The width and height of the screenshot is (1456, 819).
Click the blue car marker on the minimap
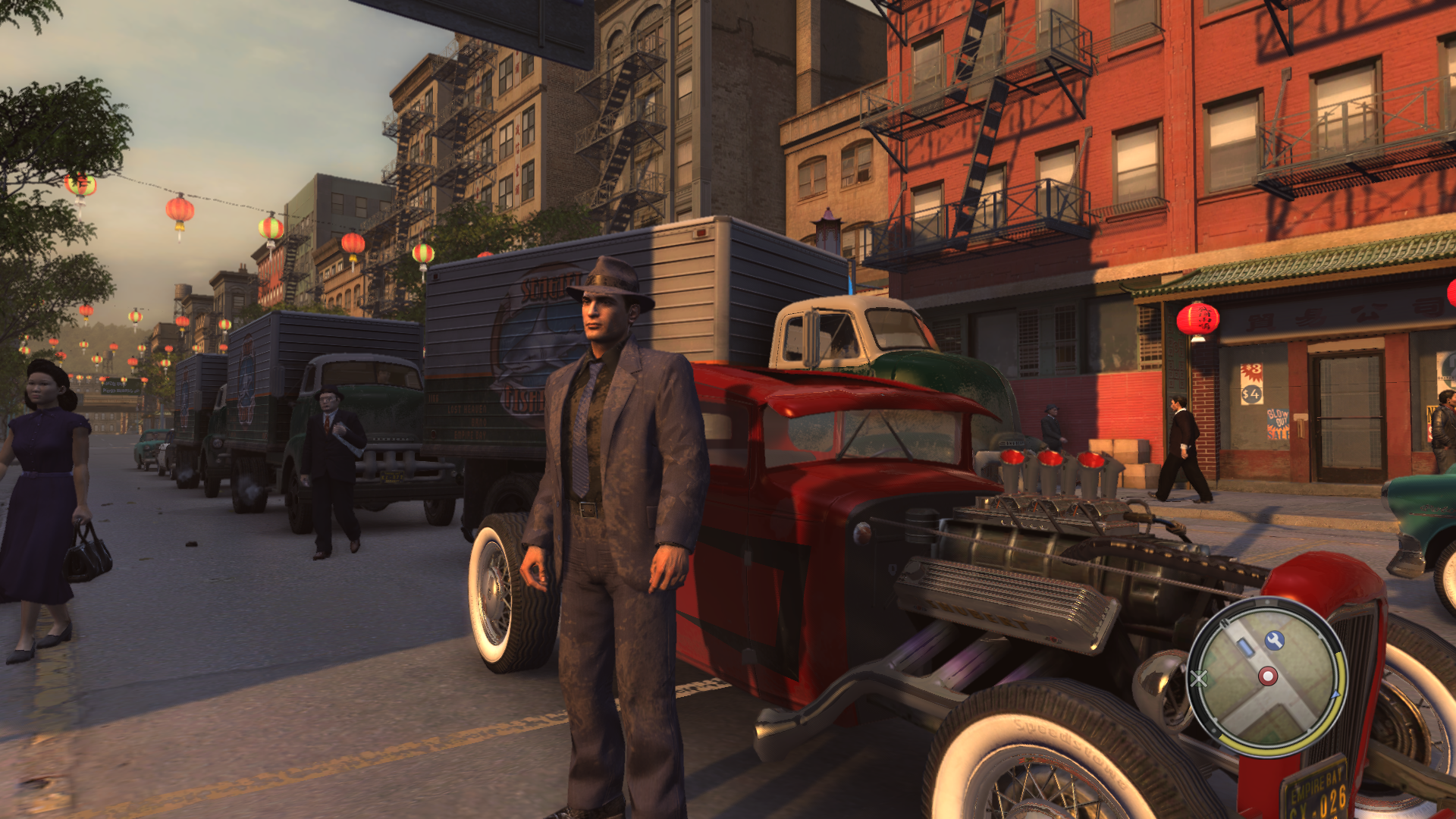coord(1246,647)
